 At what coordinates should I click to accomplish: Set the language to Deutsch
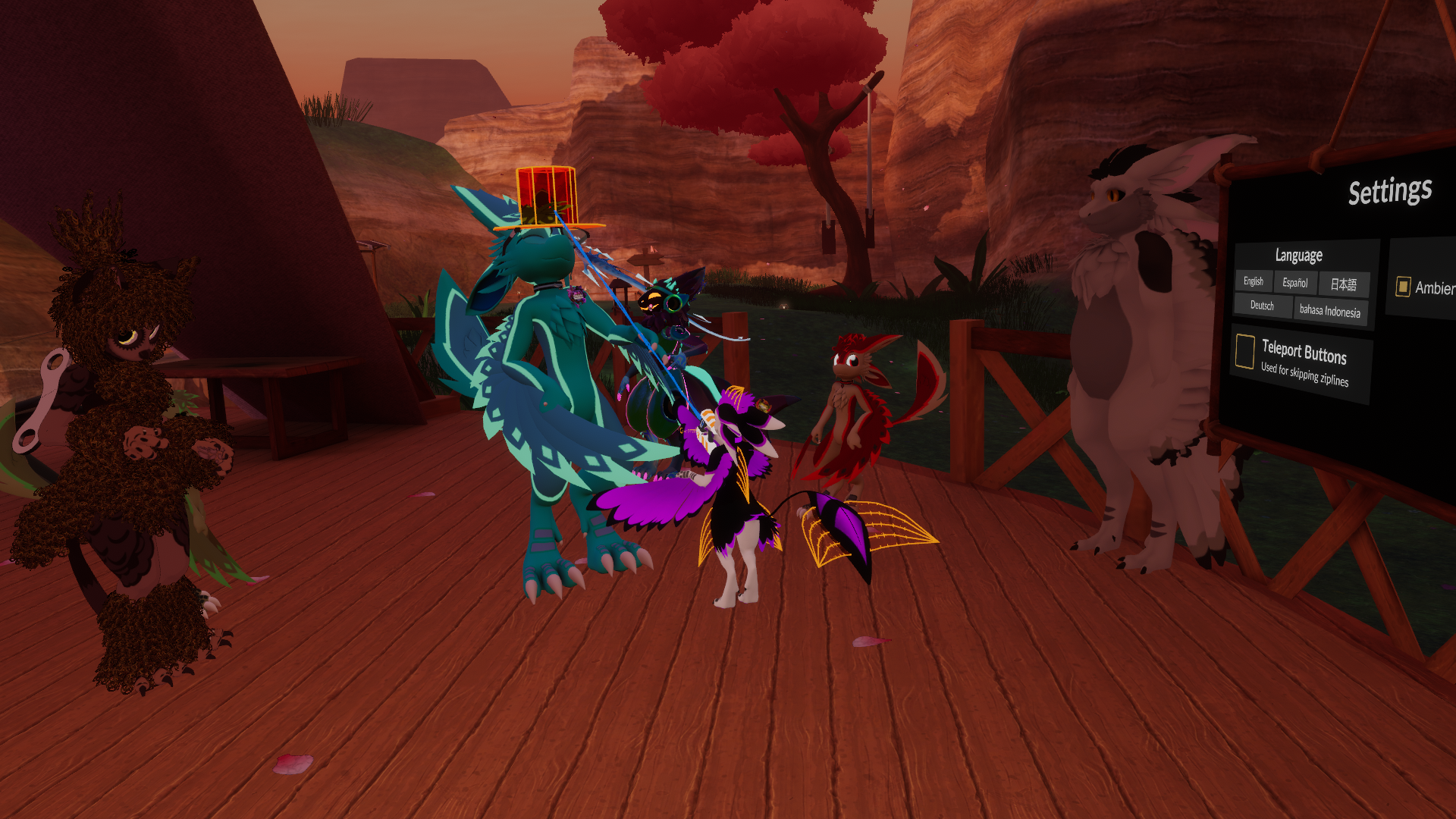1262,305
